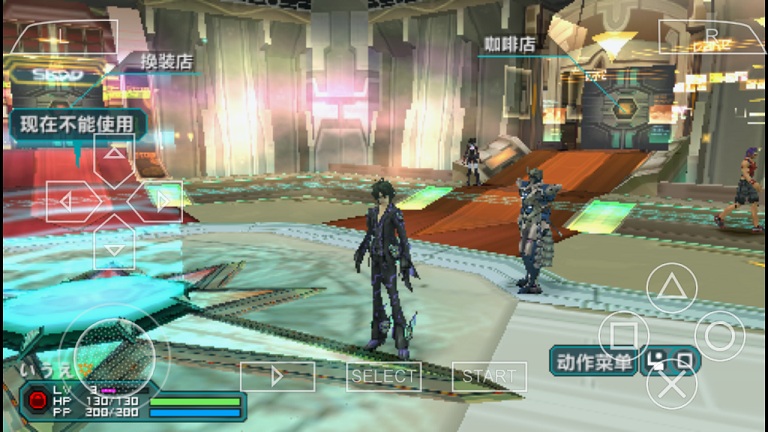Image resolution: width=768 pixels, height=432 pixels.
Task: Tap the D-pad right arrow
Action: pyautogui.click(x=161, y=201)
